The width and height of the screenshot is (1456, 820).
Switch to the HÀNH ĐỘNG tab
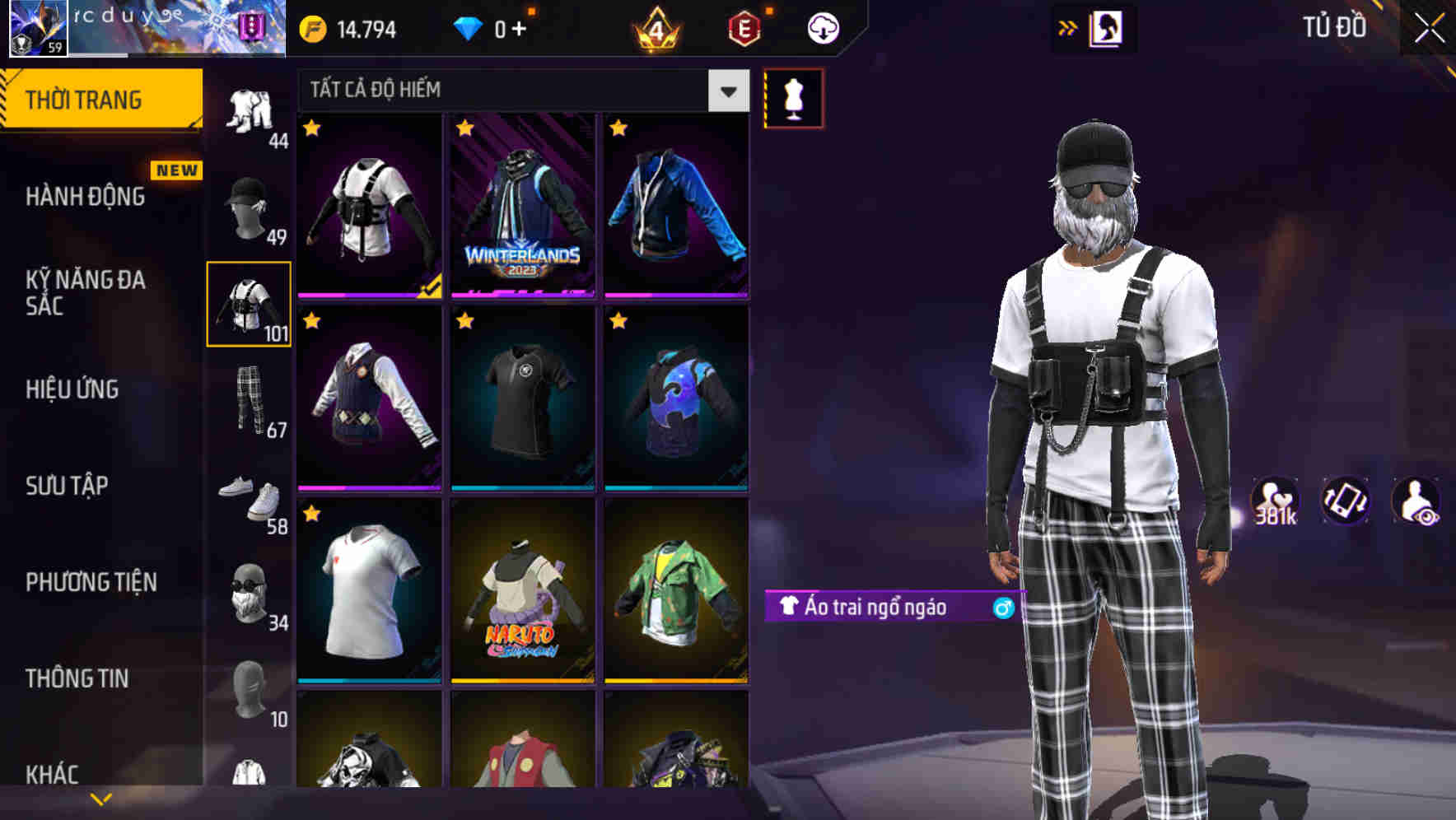pyautogui.click(x=85, y=198)
